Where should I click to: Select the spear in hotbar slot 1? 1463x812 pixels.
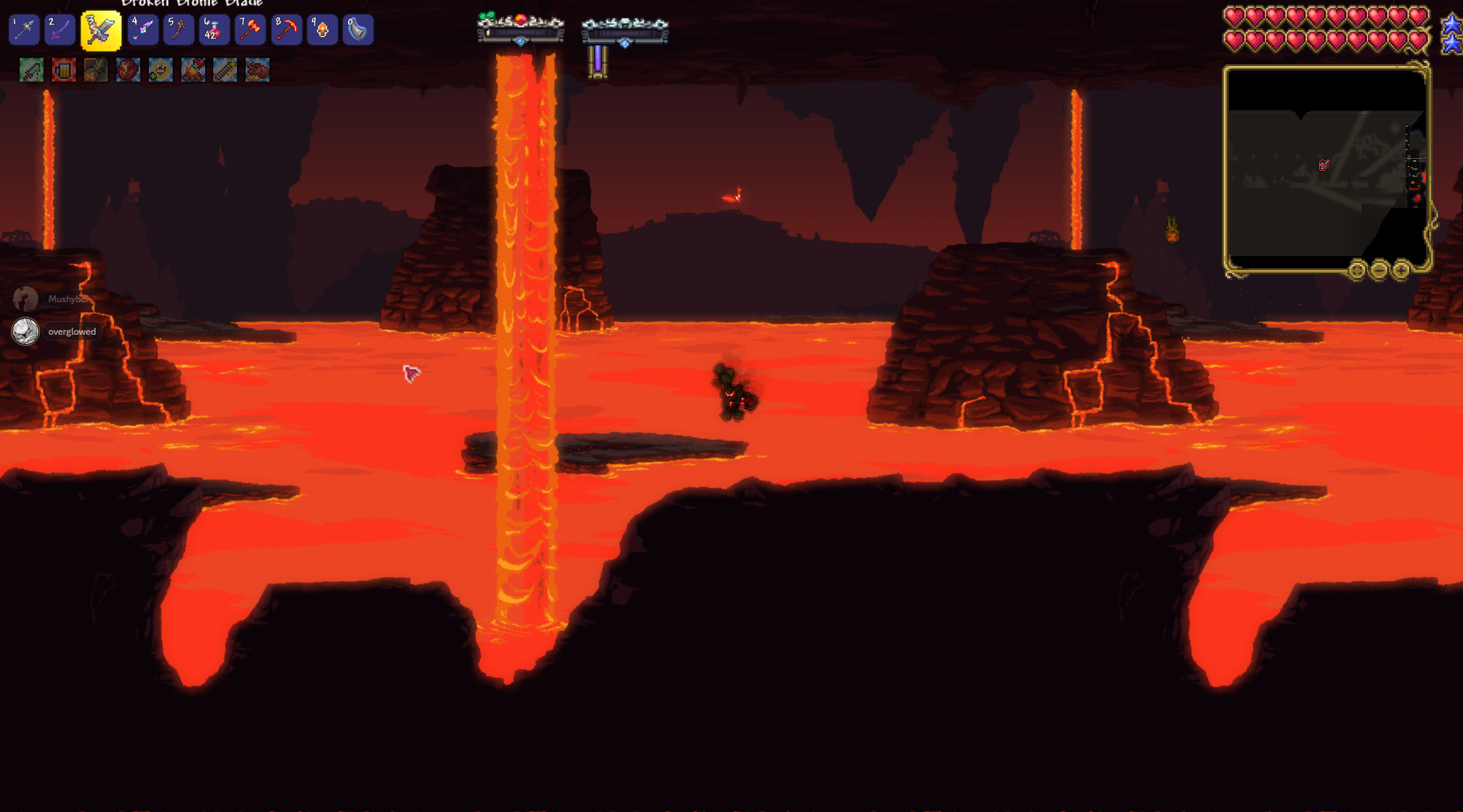pyautogui.click(x=24, y=30)
